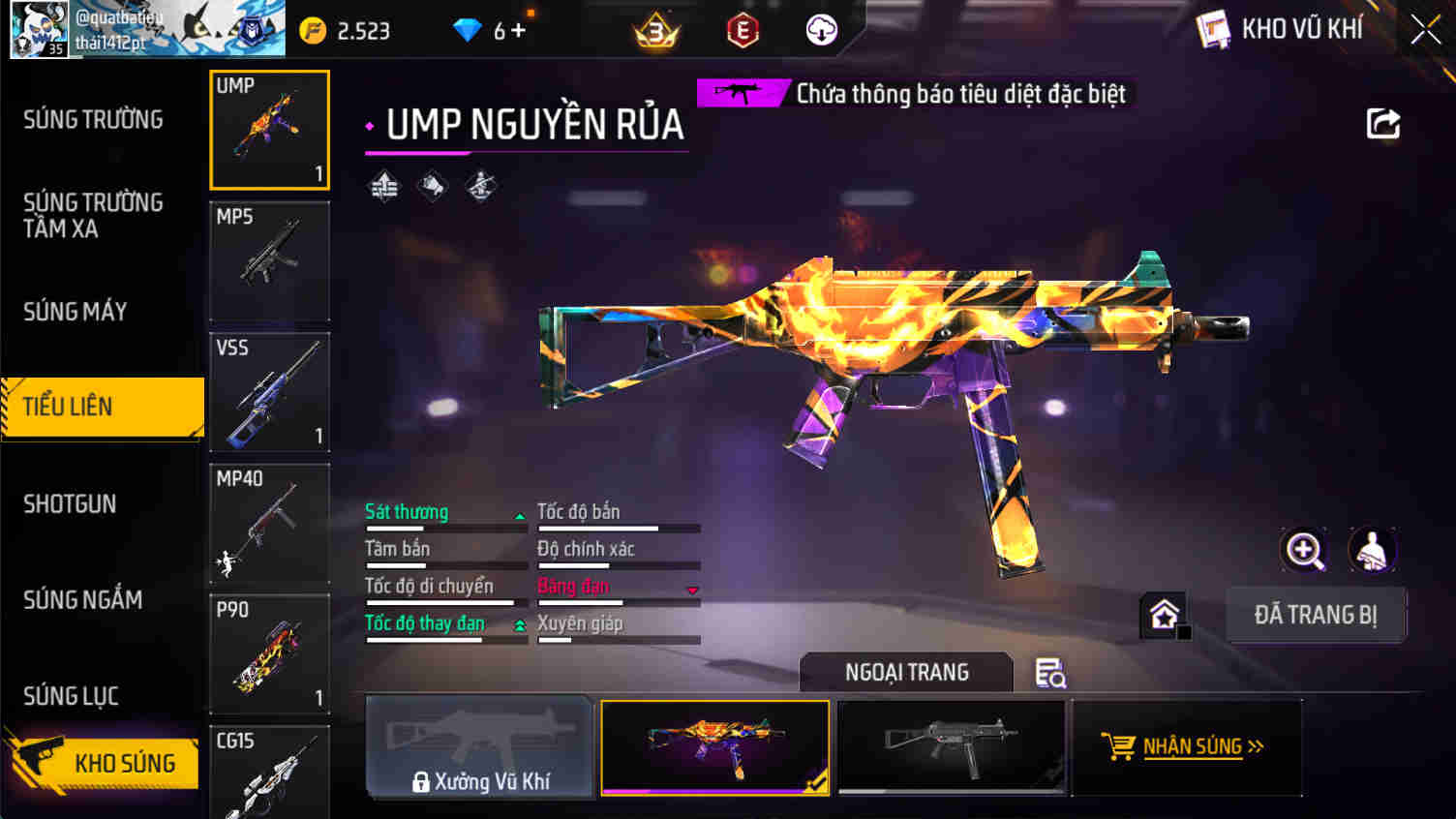Choose the MP5 weapon tile
Viewport: 1456px width, 819px height.
(269, 260)
